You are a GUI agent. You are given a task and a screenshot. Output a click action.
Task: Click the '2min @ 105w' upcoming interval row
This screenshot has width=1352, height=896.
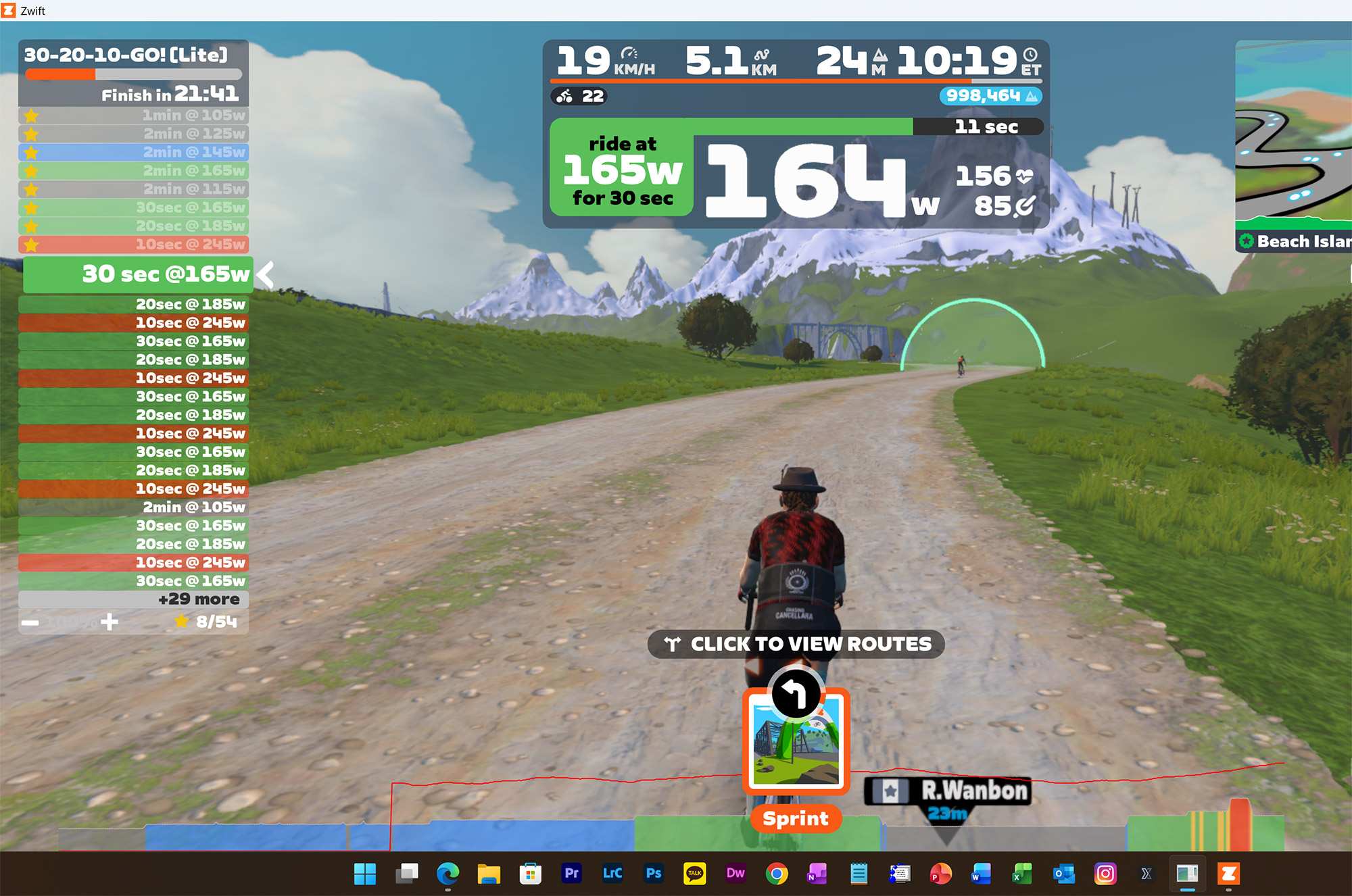click(133, 507)
